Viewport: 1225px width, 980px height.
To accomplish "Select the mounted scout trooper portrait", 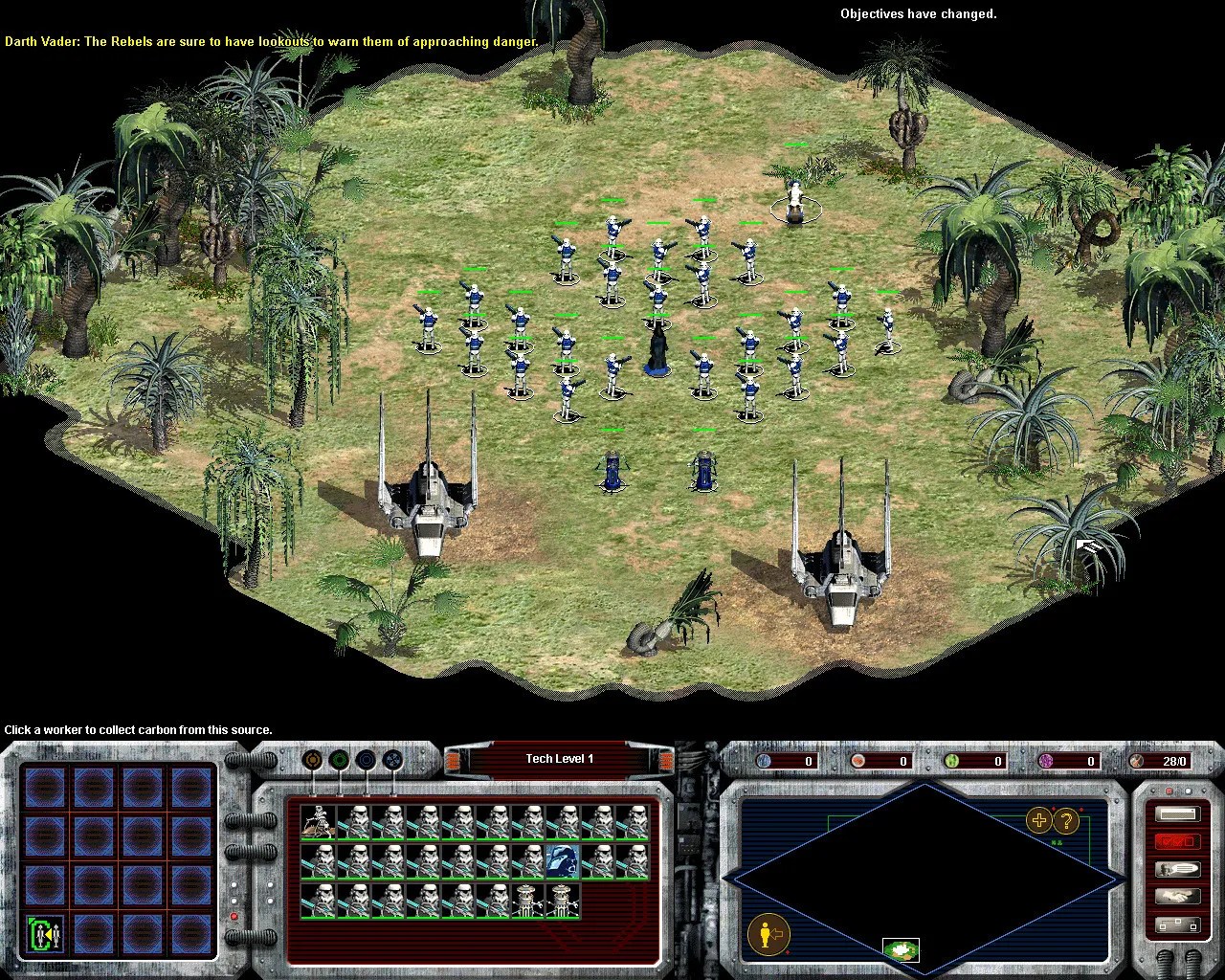I will (x=318, y=821).
